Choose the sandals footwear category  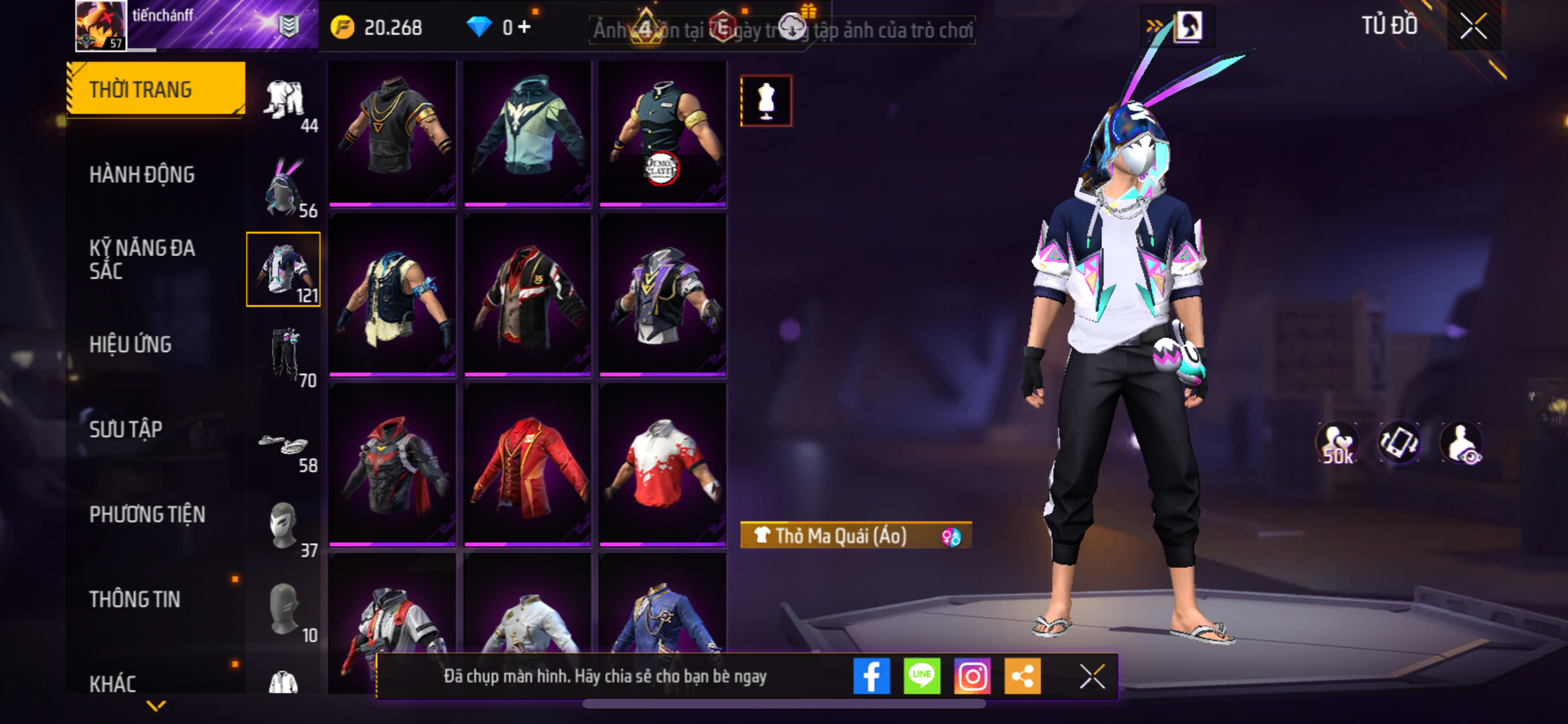(285, 445)
